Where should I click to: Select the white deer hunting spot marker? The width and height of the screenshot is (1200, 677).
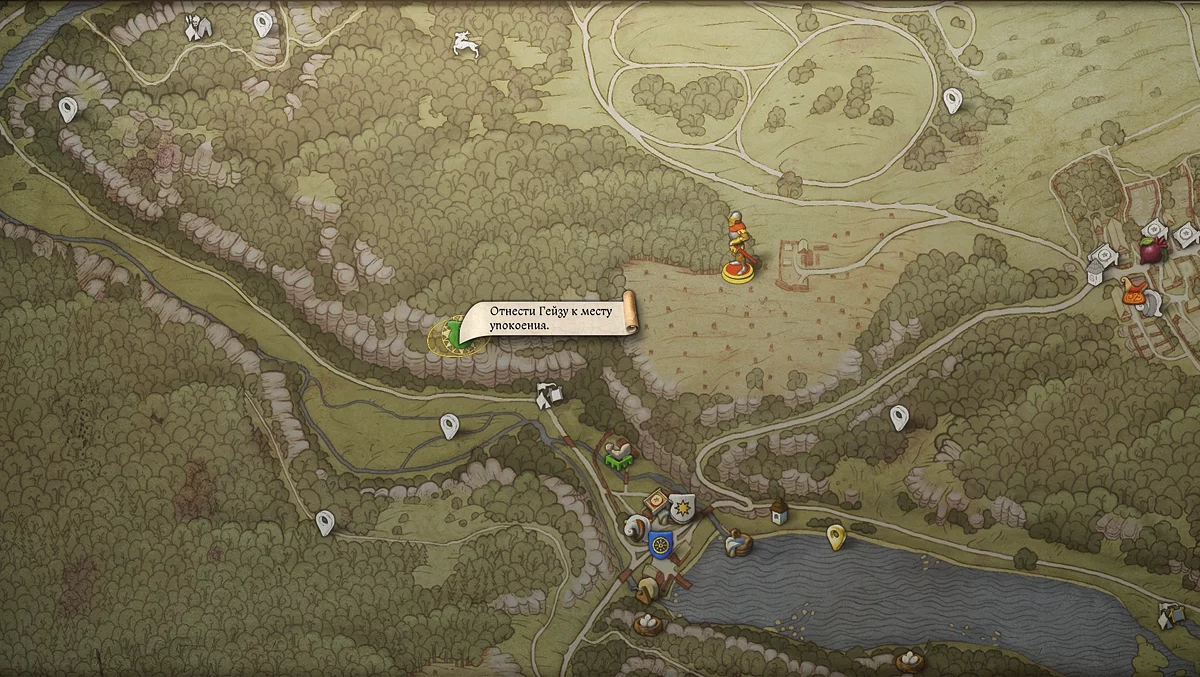(464, 42)
